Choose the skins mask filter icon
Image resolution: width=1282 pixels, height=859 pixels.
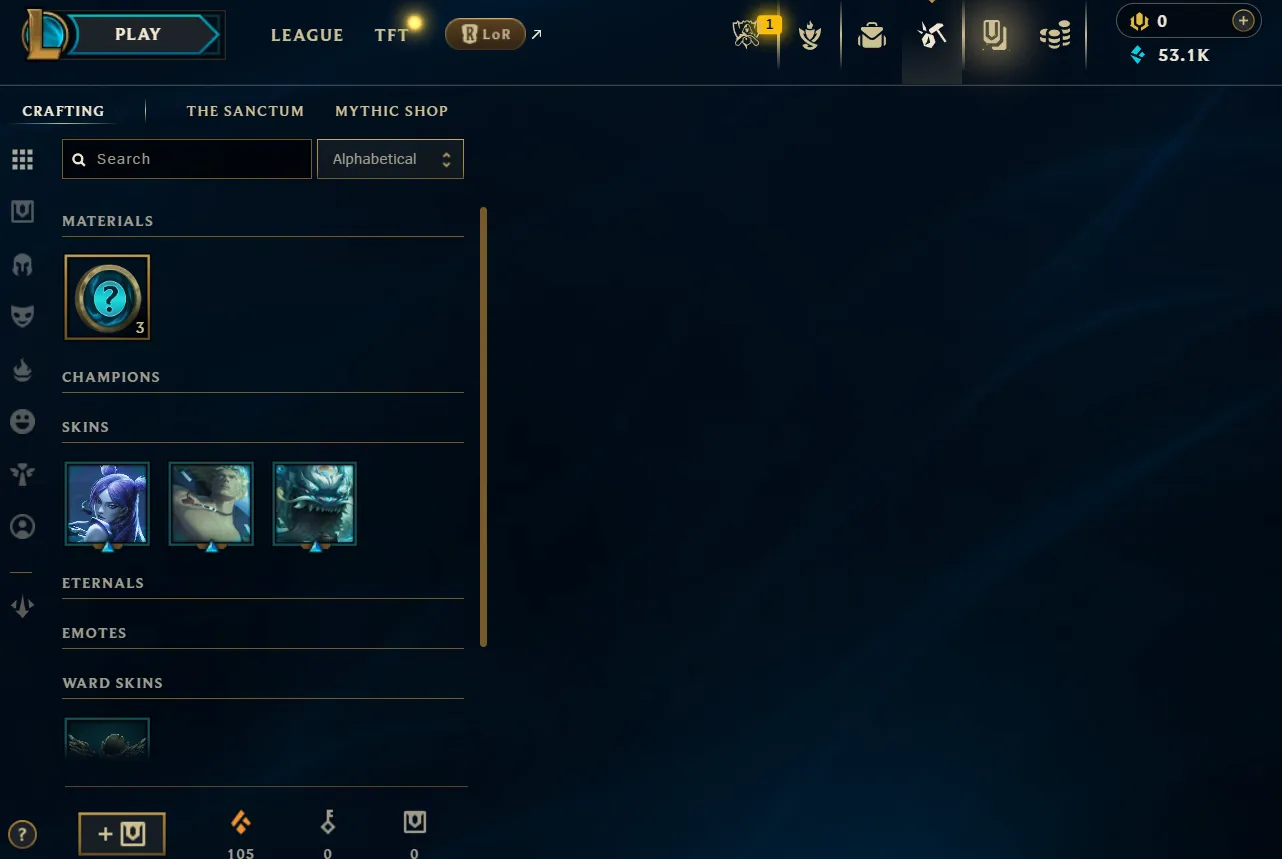tap(22, 316)
